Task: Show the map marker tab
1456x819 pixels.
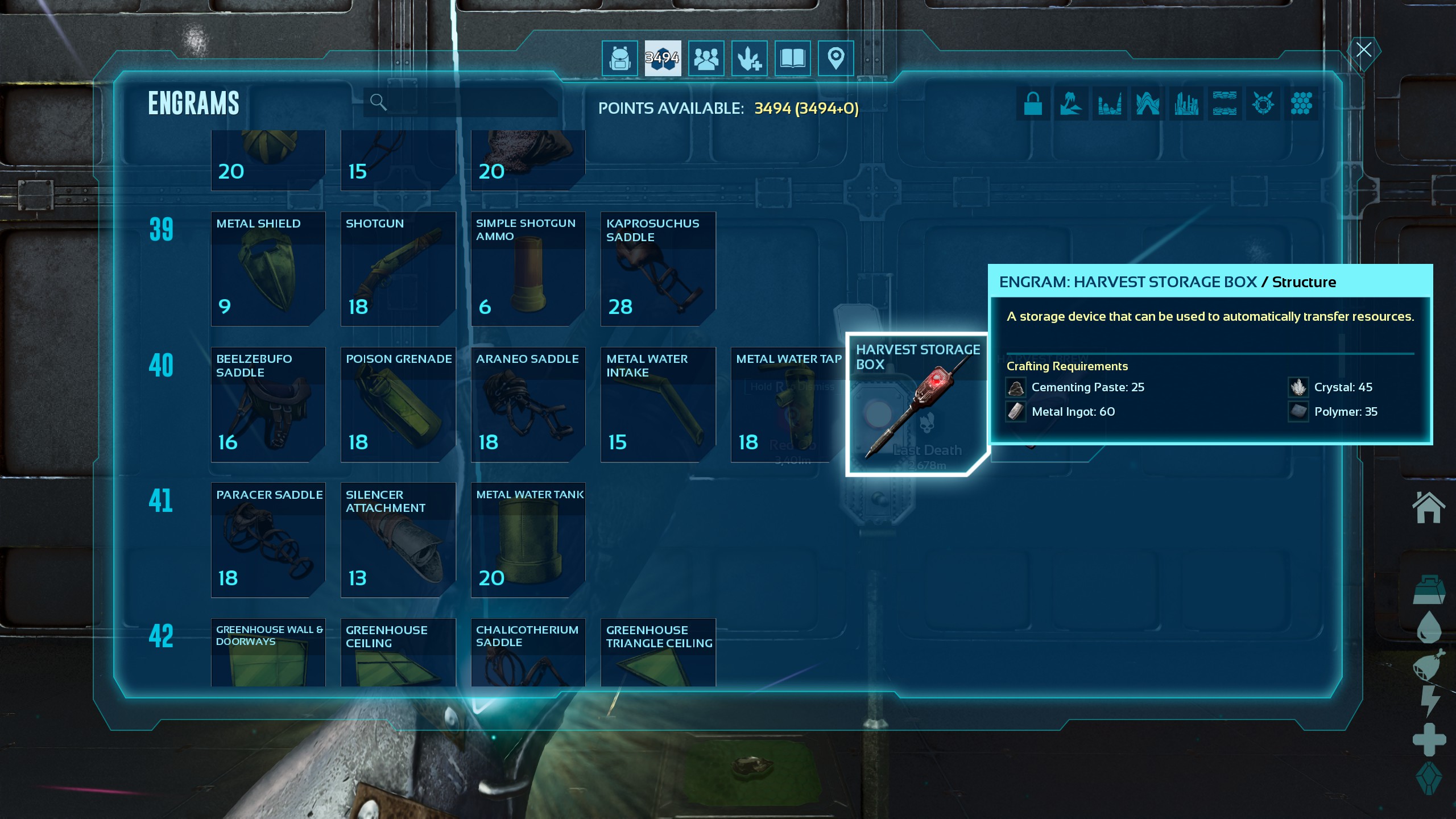Action: point(835,58)
